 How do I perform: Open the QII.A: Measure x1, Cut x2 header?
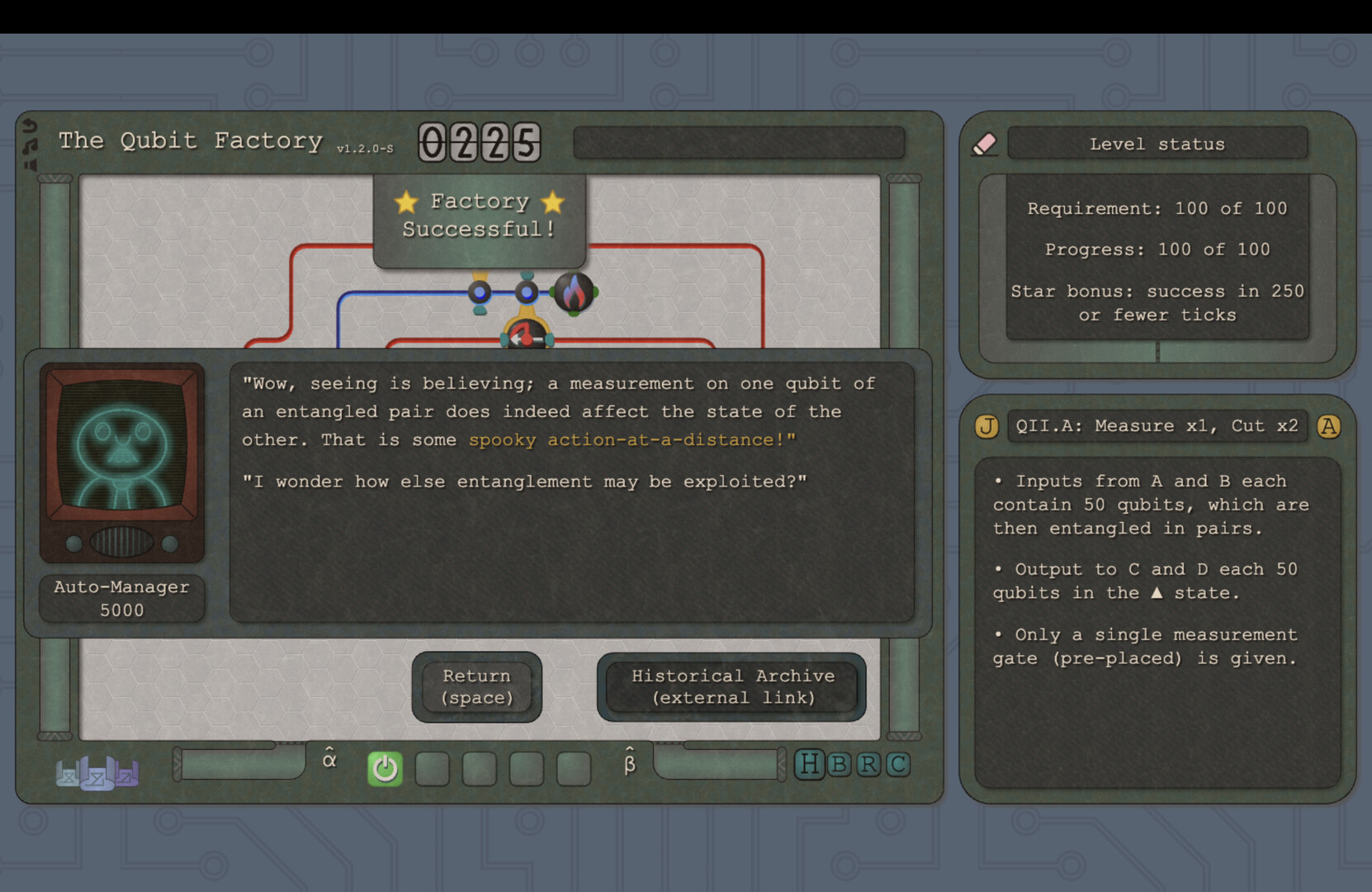(x=1156, y=426)
